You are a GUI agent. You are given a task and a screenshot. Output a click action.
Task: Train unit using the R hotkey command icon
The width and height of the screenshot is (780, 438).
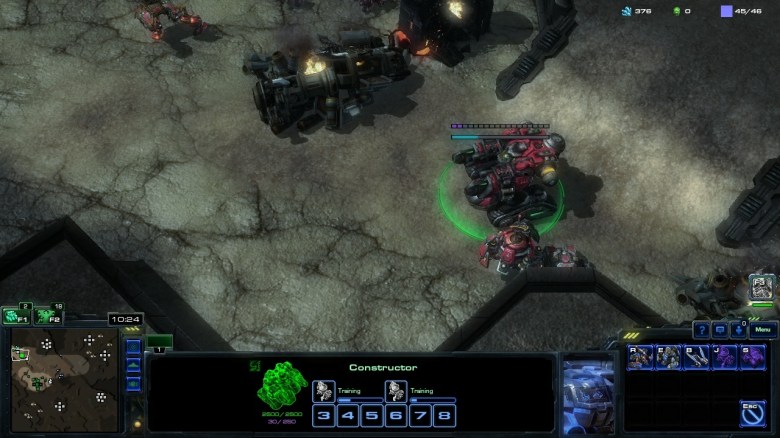point(640,356)
